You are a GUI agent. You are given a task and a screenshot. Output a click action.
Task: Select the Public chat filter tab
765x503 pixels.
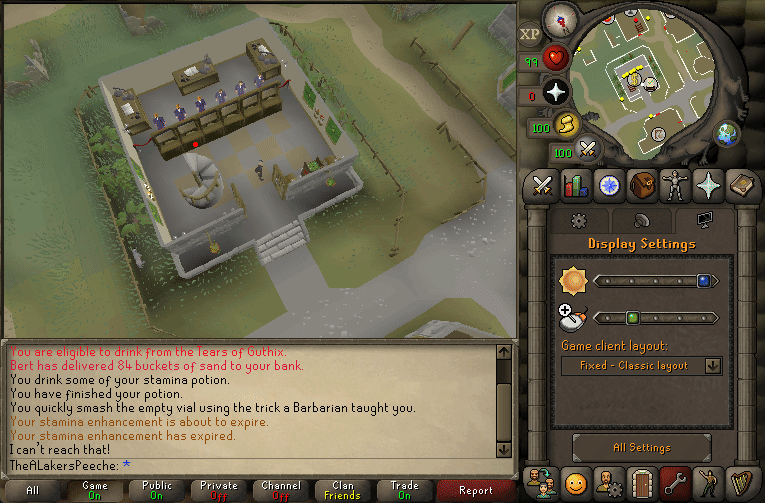tap(156, 491)
